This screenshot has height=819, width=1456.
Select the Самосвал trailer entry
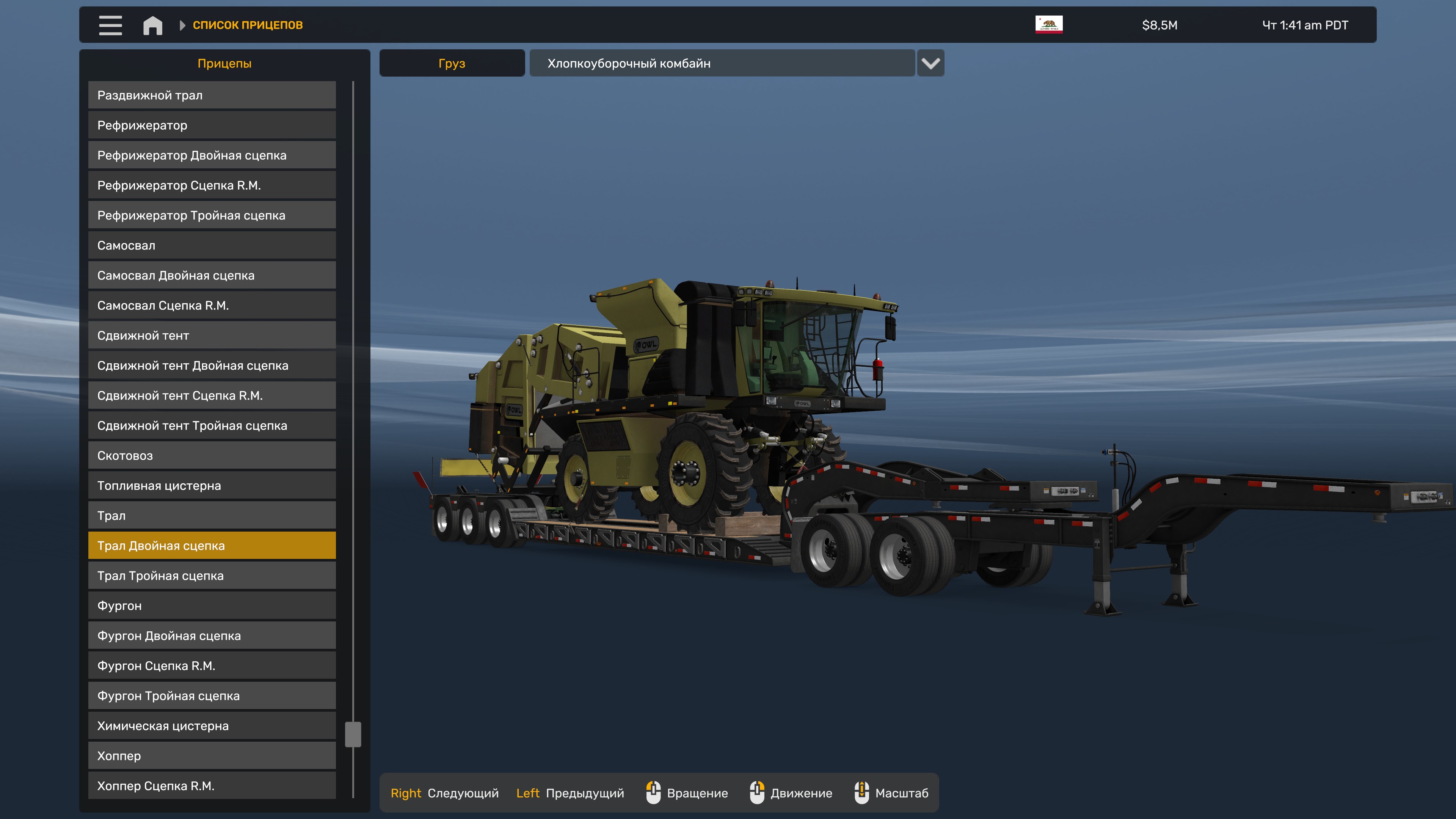point(212,245)
